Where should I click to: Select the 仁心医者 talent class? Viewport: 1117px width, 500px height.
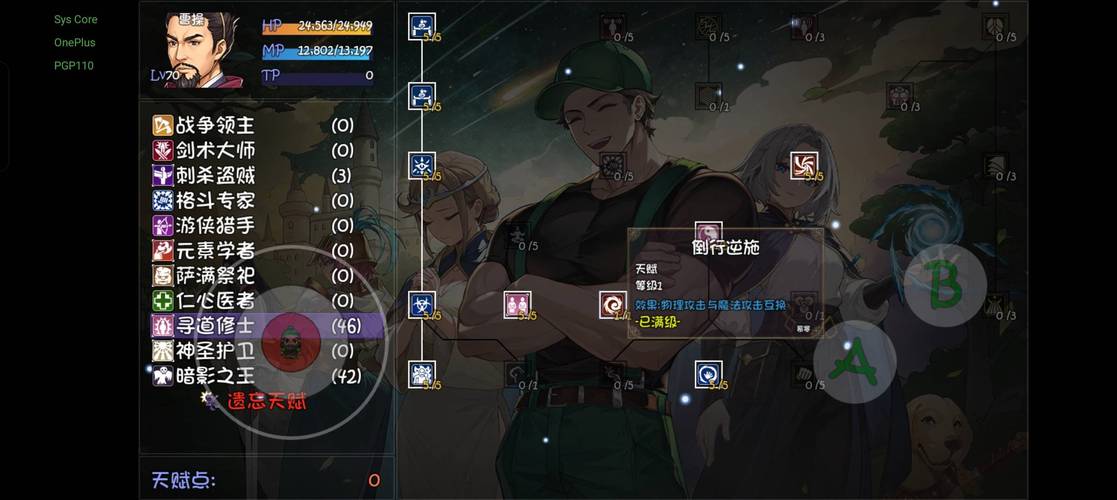point(215,301)
